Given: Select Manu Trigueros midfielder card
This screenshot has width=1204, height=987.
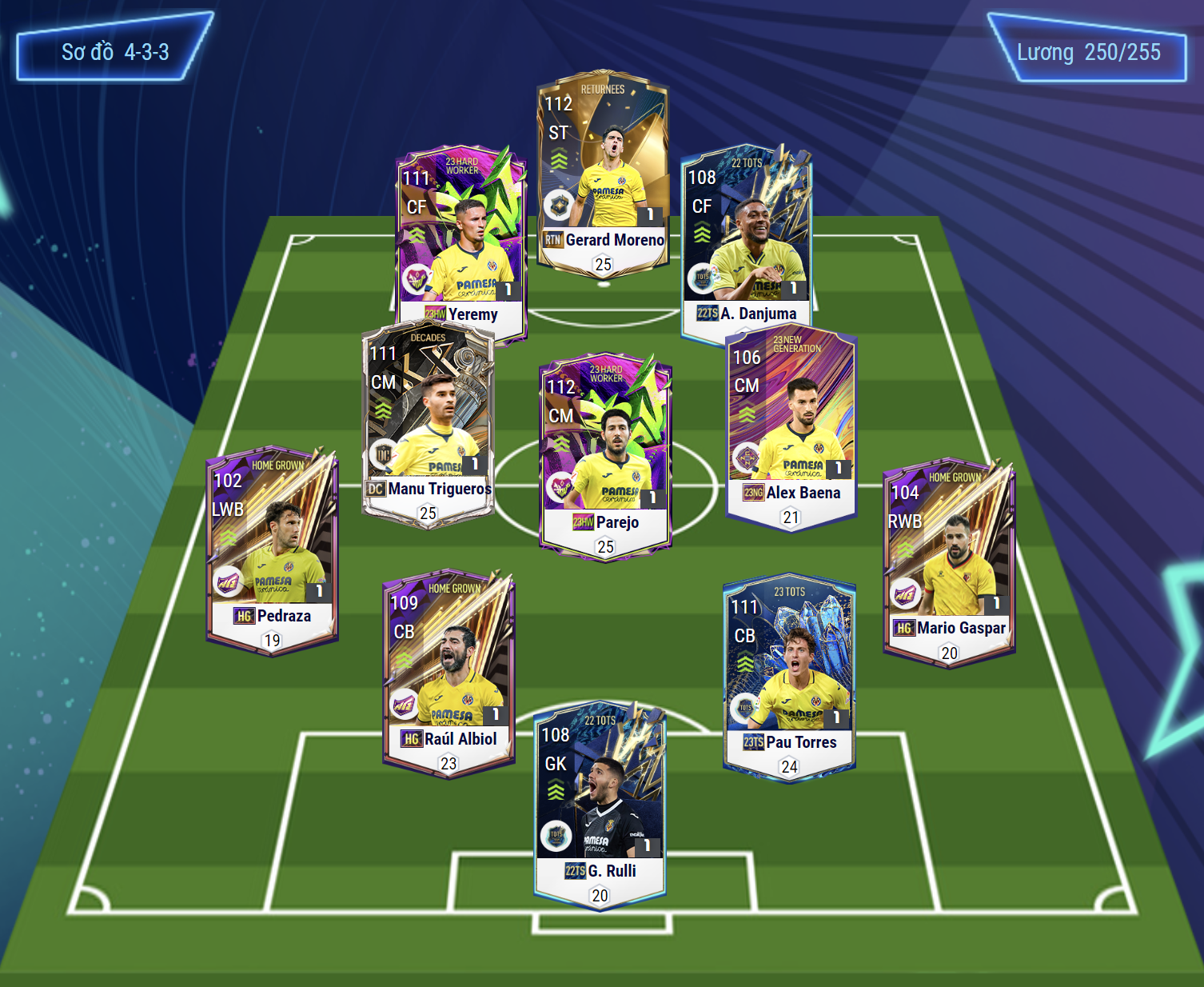Looking at the screenshot, I should [428, 420].
